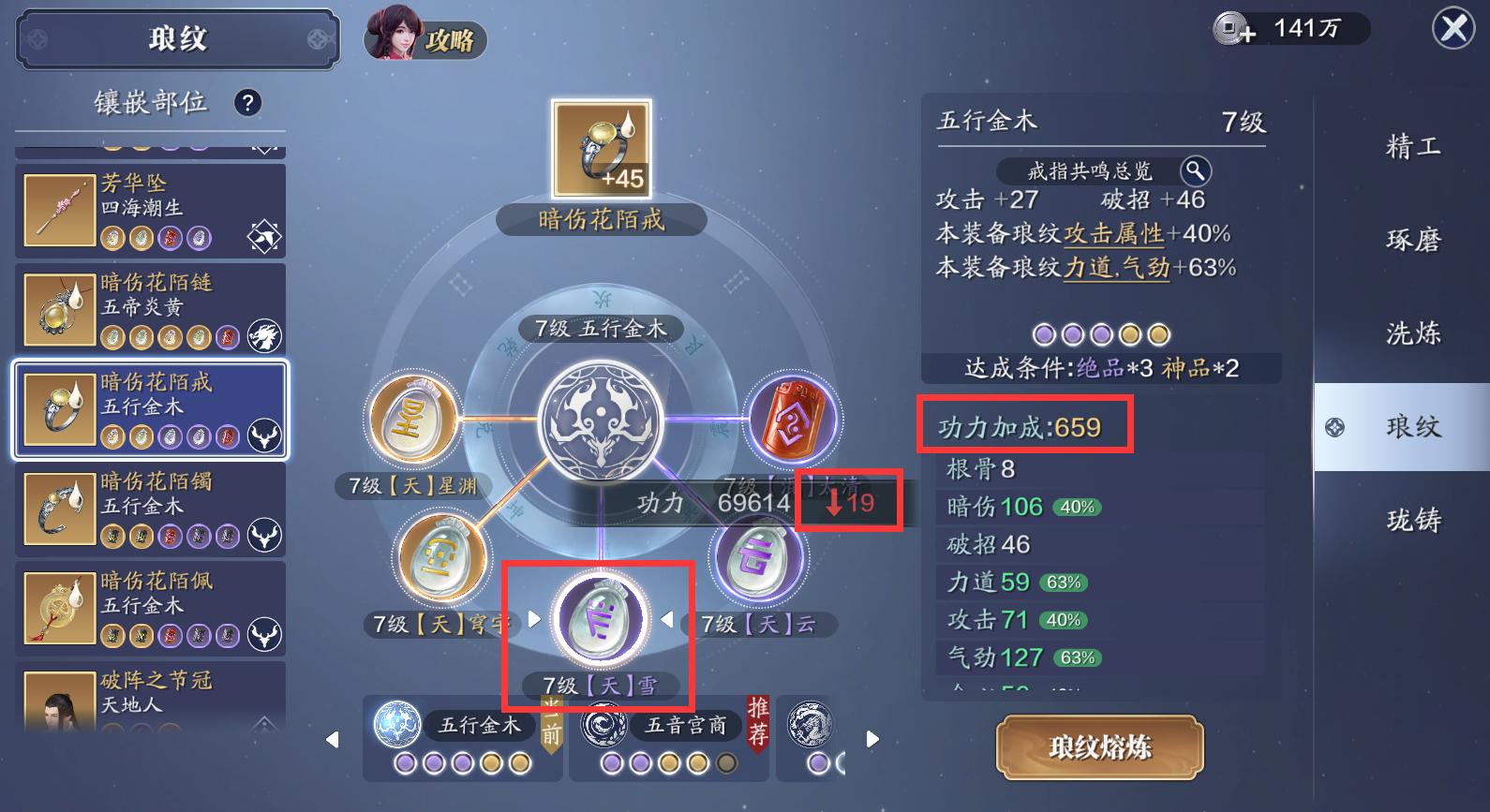Image resolution: width=1490 pixels, height=812 pixels.
Task: Click a gold quality dot under 达成条件
Action: tap(1129, 334)
